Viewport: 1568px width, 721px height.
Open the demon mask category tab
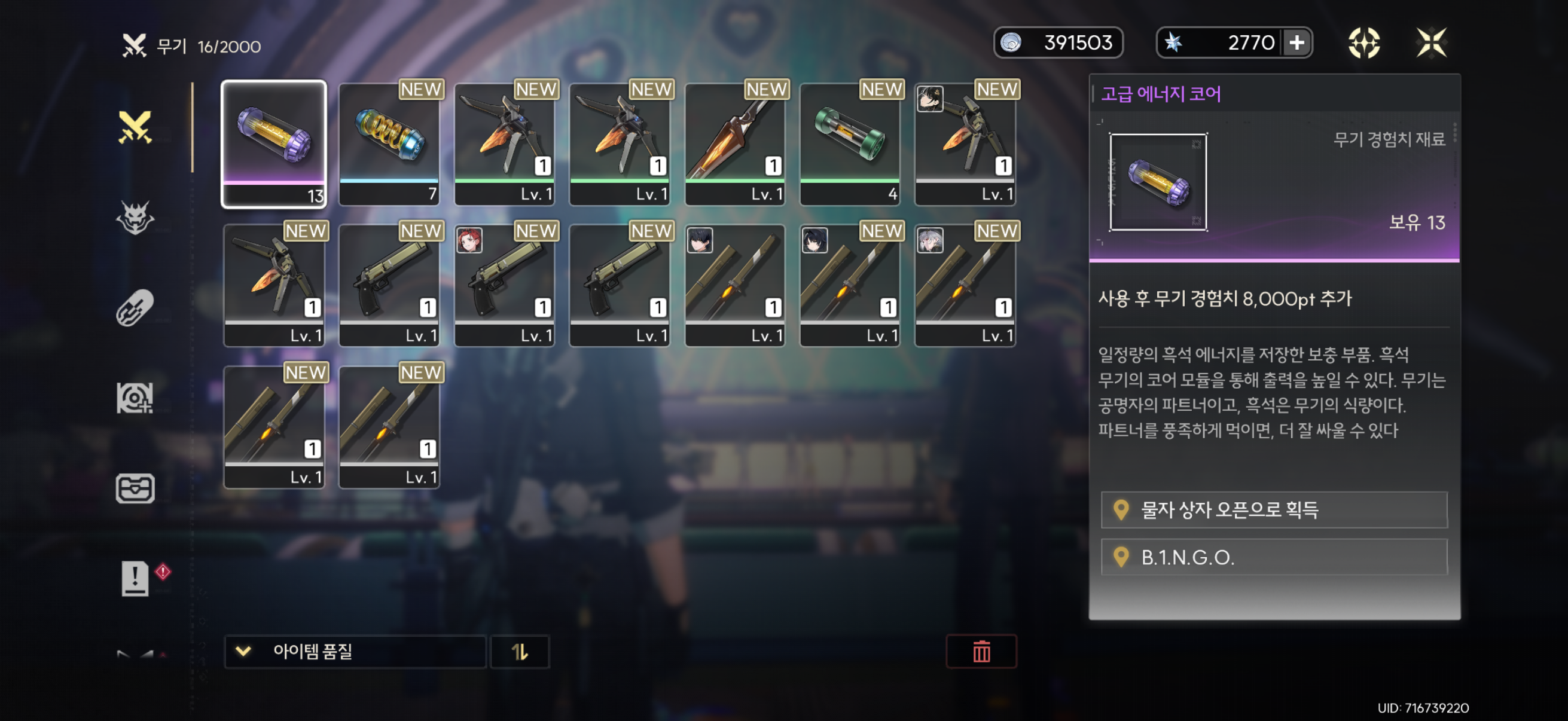135,217
